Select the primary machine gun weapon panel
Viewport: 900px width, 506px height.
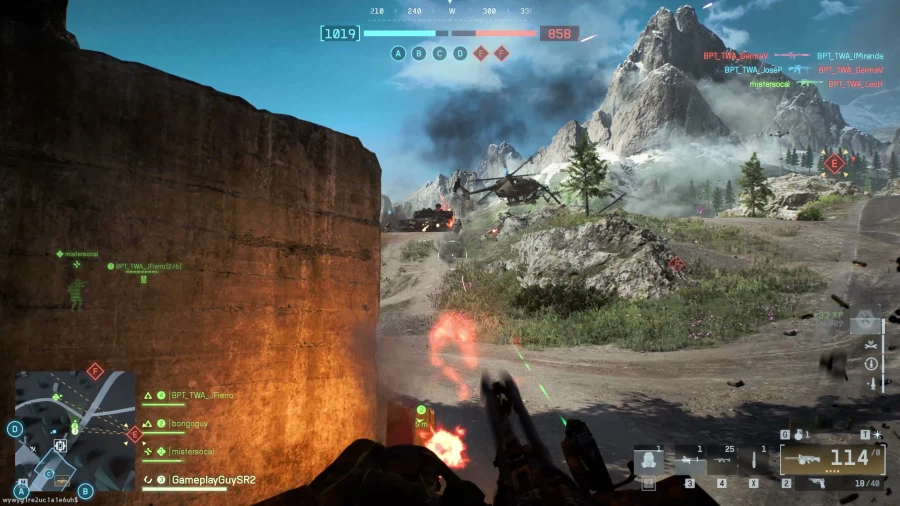(x=832, y=460)
